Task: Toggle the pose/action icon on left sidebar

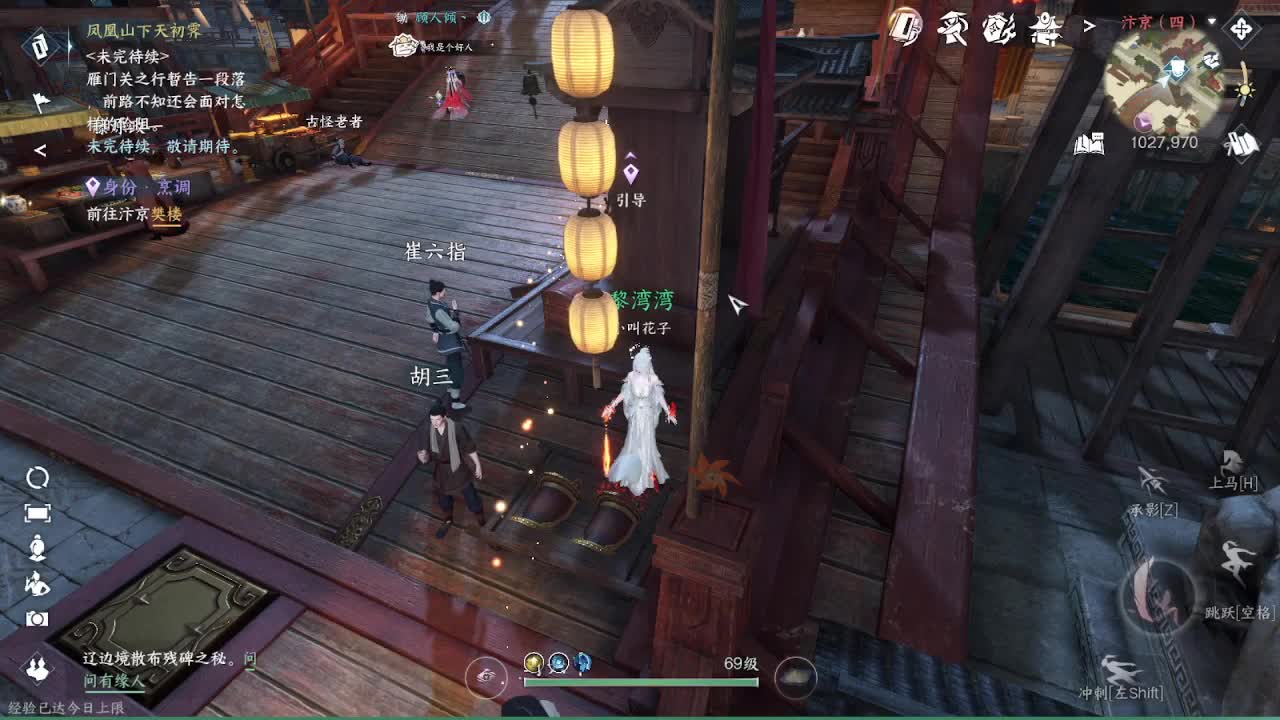Action: click(x=36, y=585)
